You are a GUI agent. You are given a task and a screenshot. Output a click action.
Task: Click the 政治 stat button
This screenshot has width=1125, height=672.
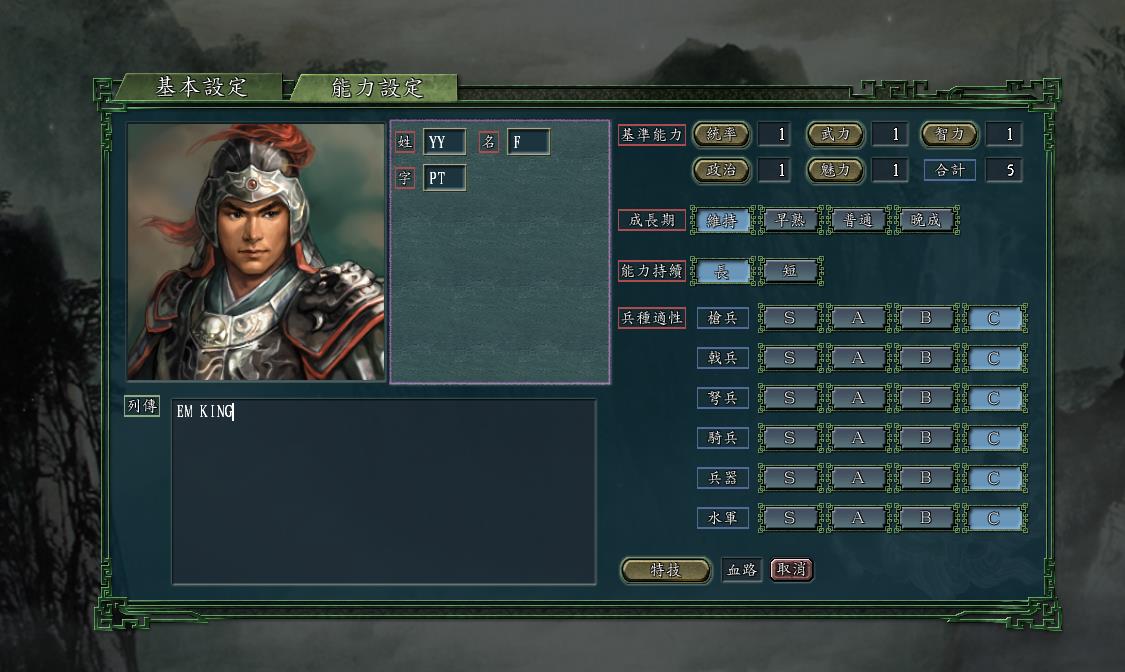720,170
